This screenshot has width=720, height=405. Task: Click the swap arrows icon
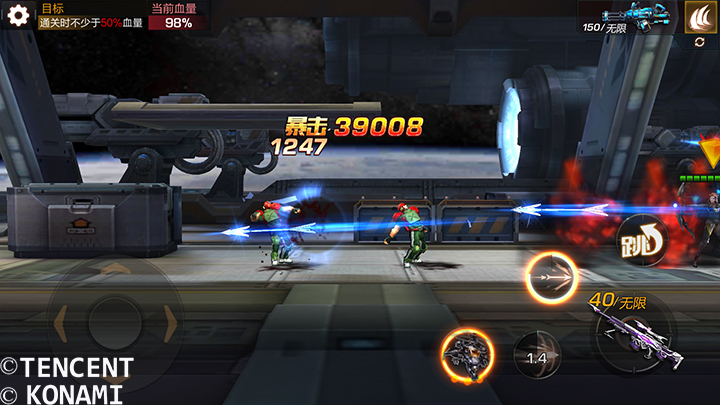click(699, 43)
